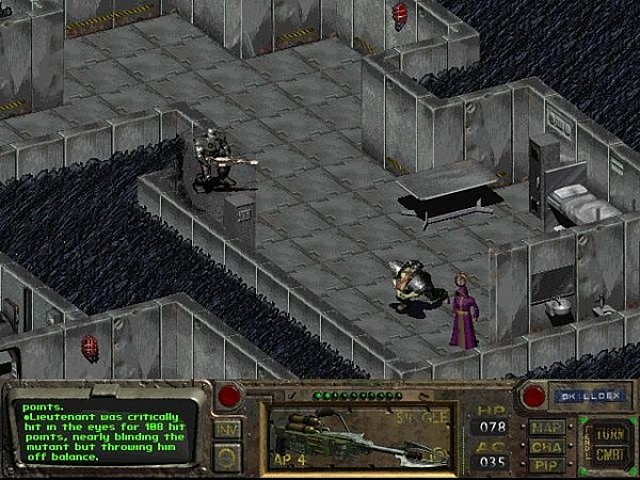Screen dimensions: 640x480
Task: Show the CHA character sheet
Action: 548,445
